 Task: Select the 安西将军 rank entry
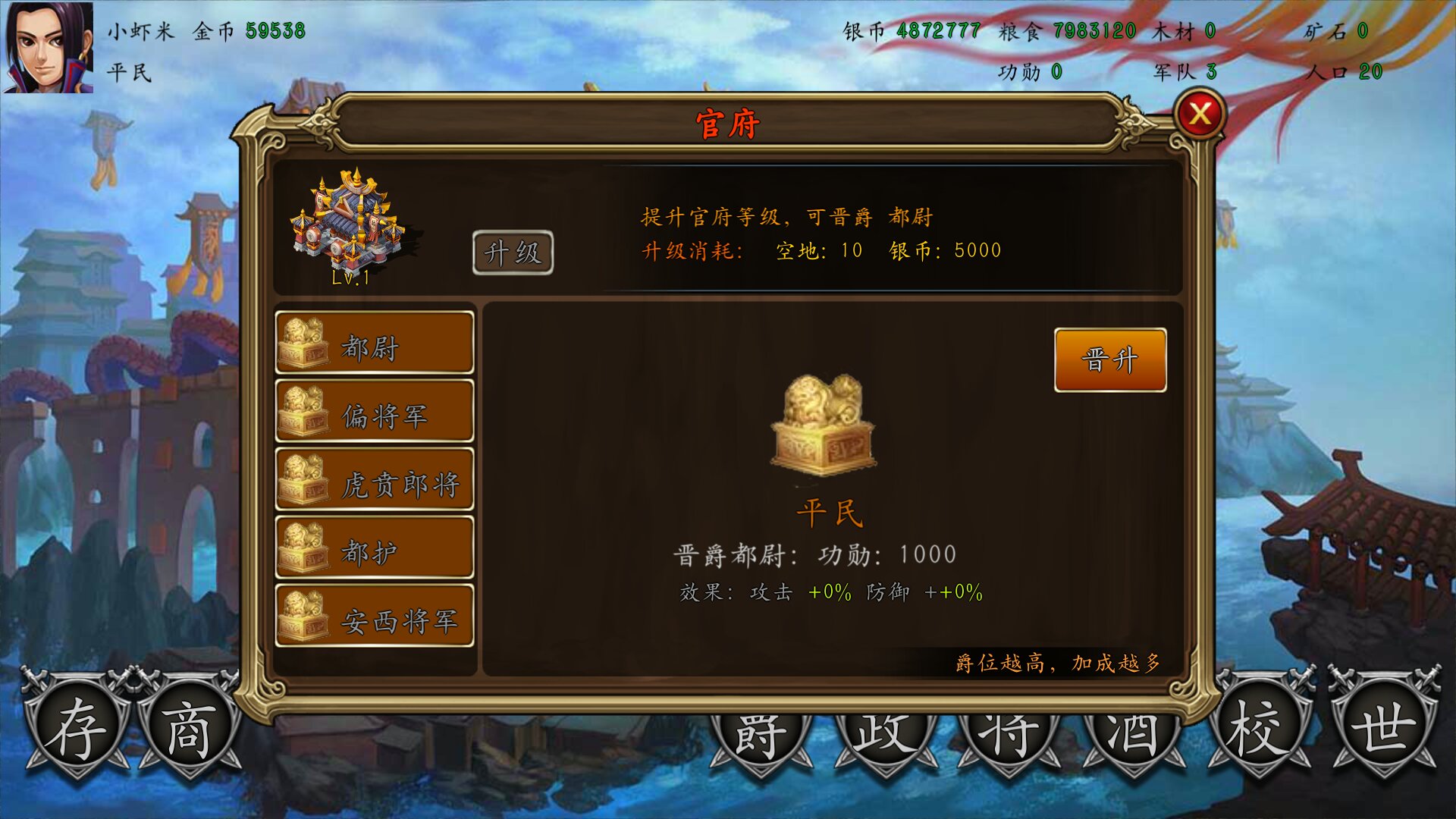pos(375,616)
